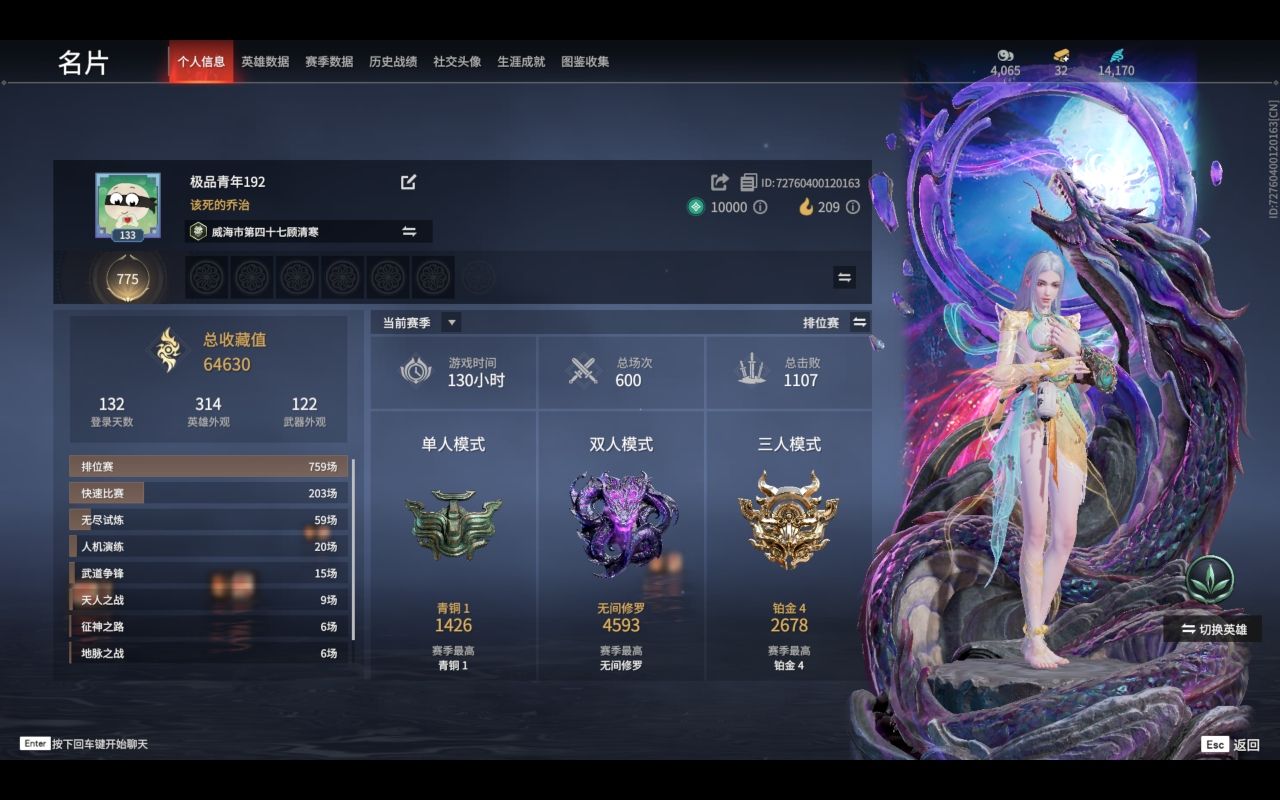1280x800 pixels.
Task: Click the share profile icon
Action: [718, 181]
